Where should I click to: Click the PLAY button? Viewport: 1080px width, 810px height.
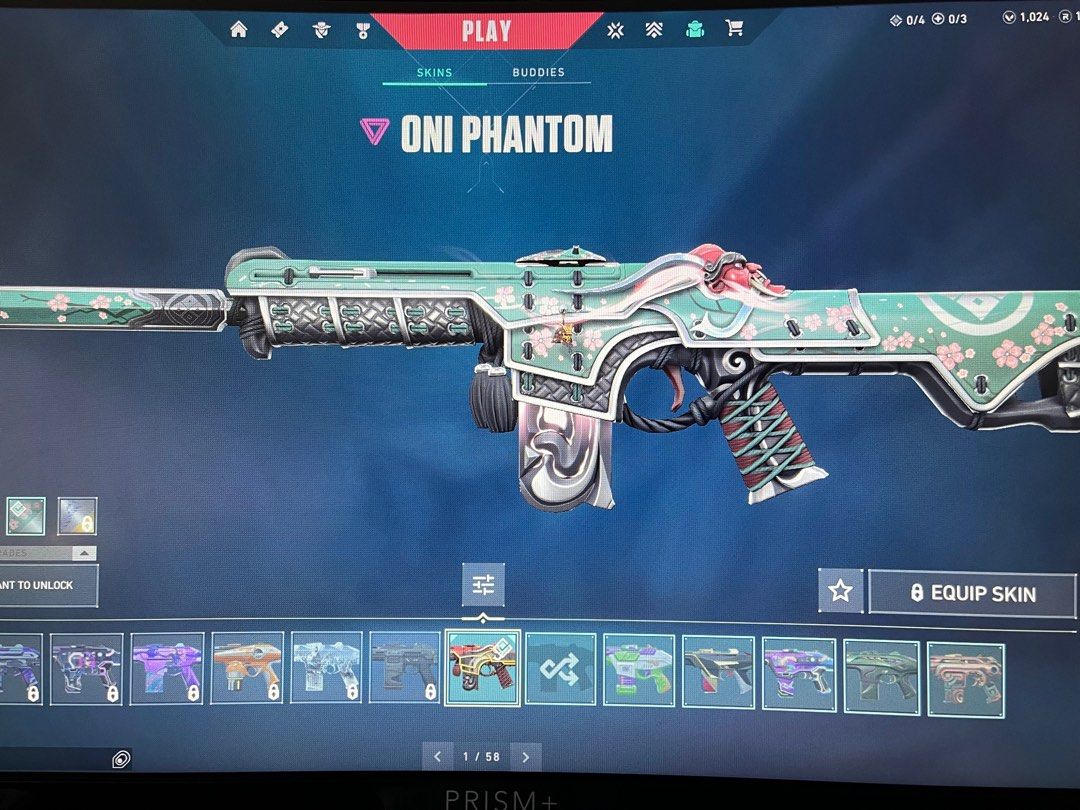[x=486, y=30]
